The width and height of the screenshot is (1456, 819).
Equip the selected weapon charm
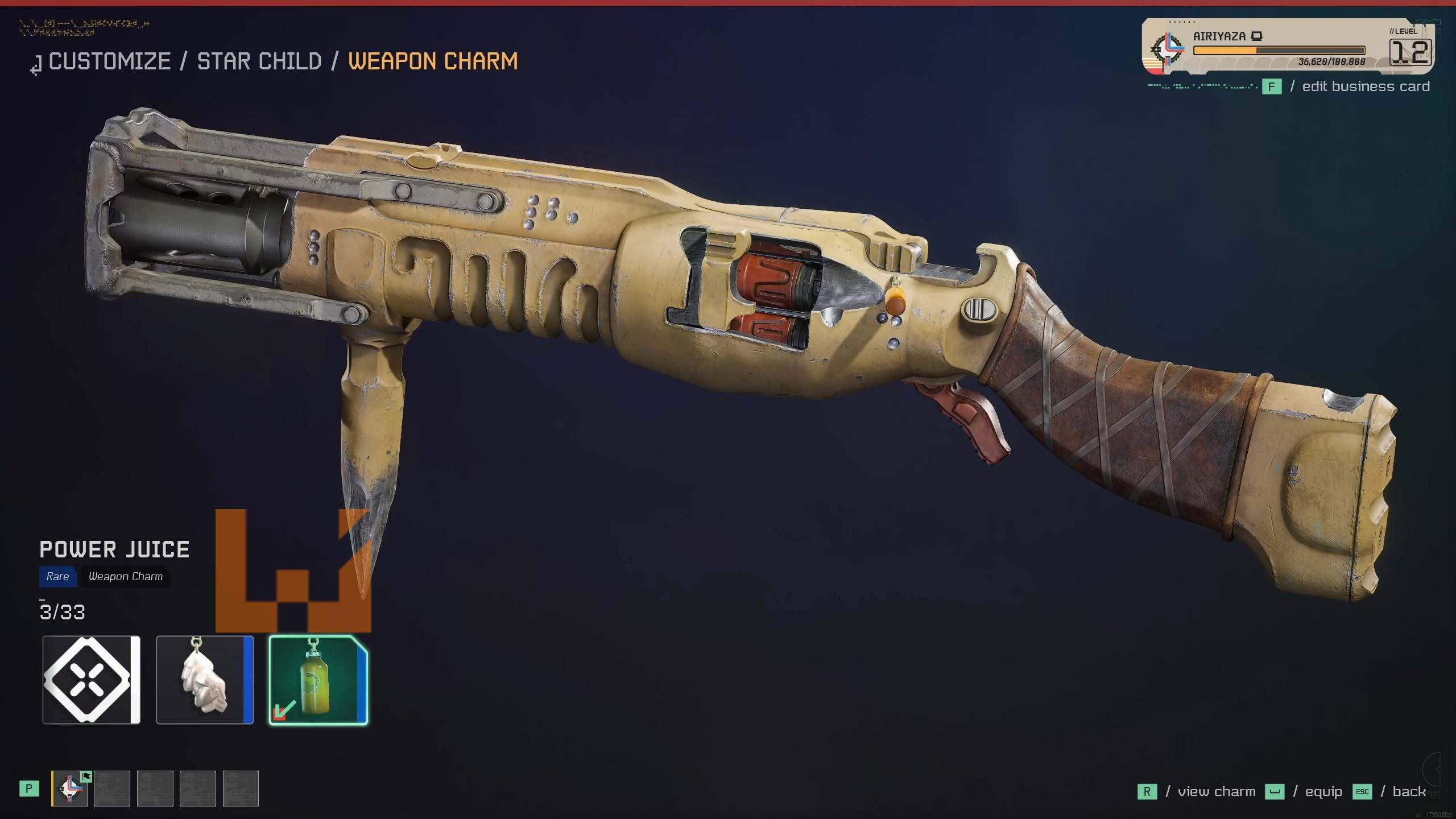coord(1323,792)
